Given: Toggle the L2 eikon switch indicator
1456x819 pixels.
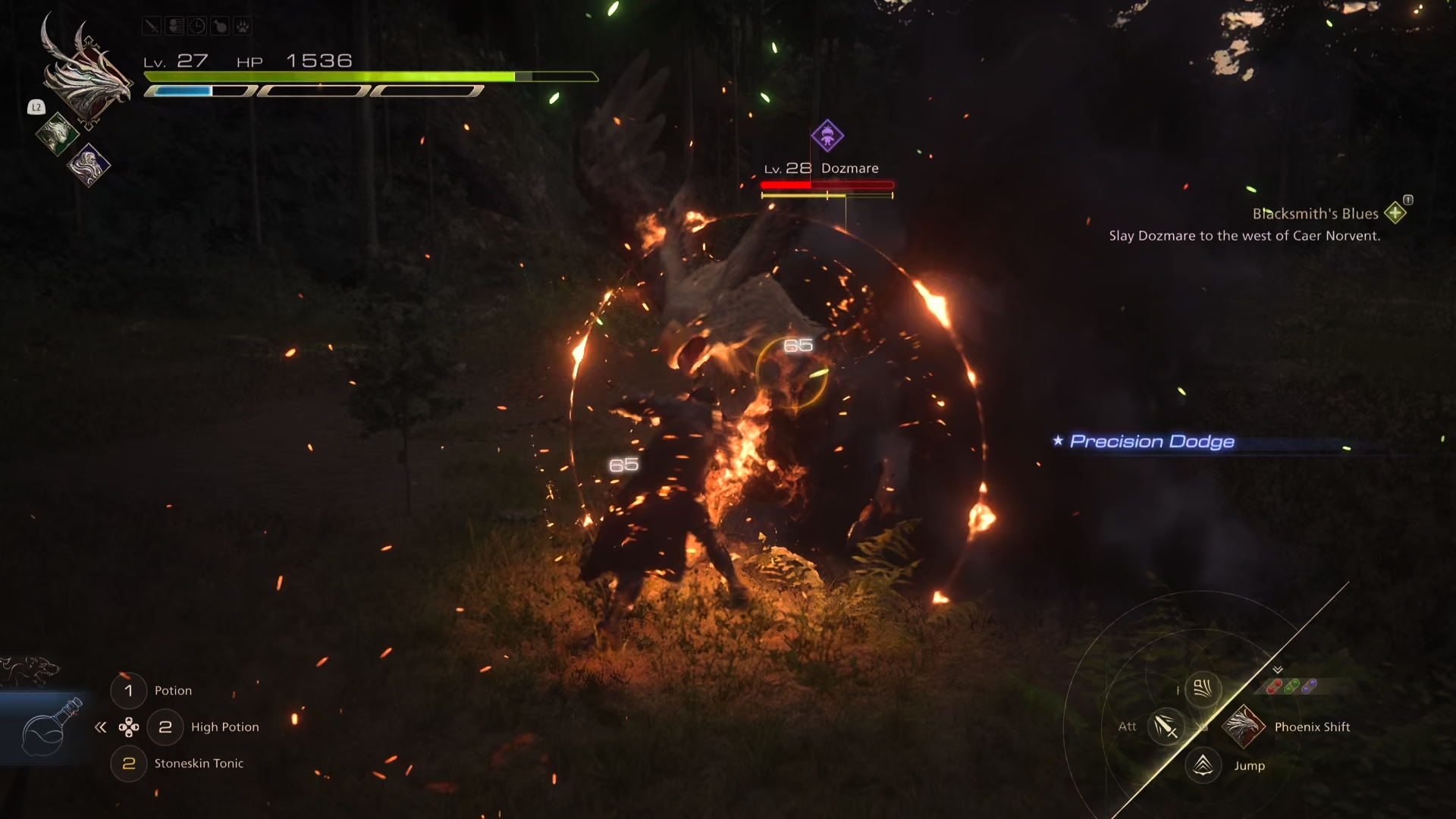Looking at the screenshot, I should point(36,107).
